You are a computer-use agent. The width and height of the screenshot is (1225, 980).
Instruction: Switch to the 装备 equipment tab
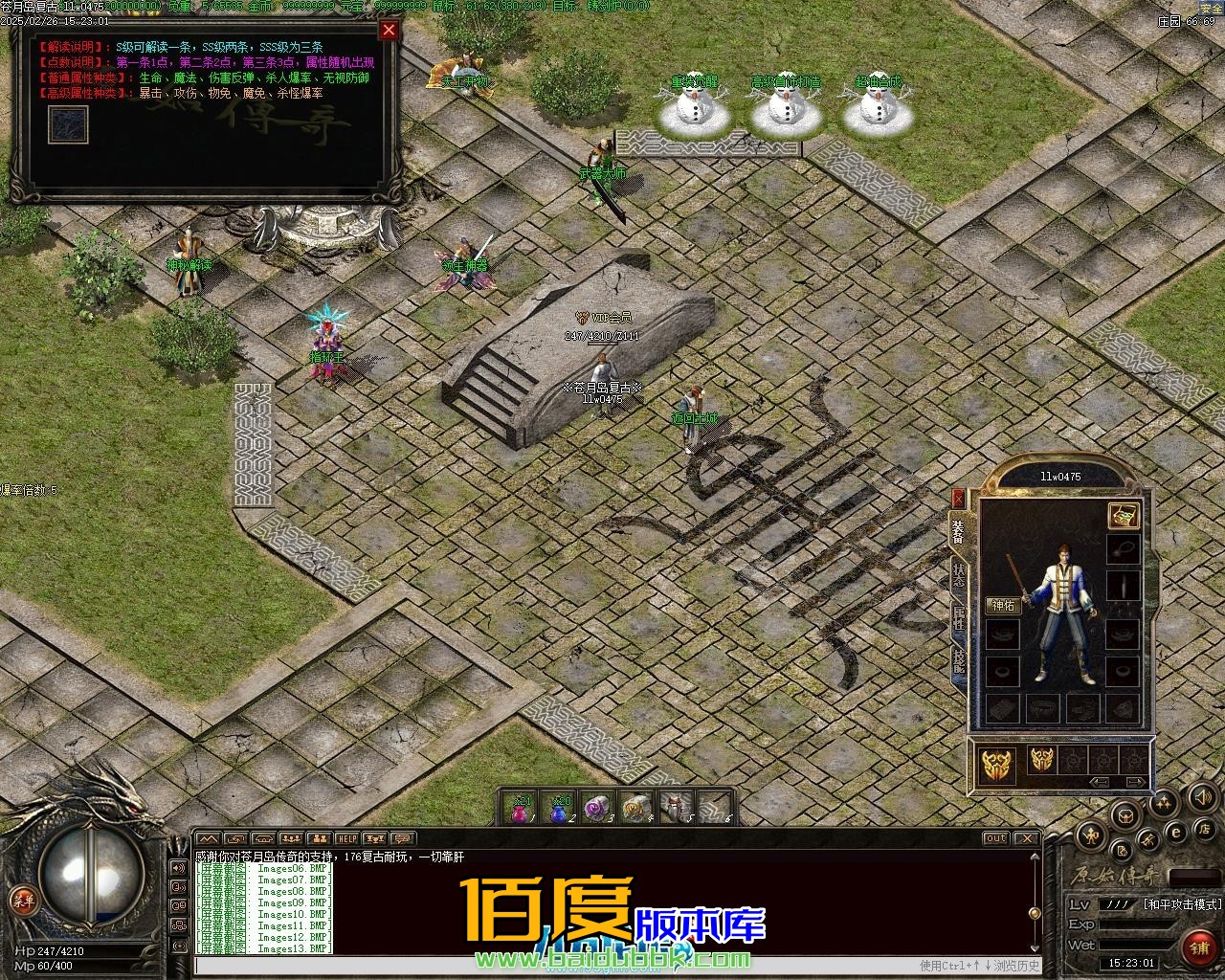coord(958,530)
